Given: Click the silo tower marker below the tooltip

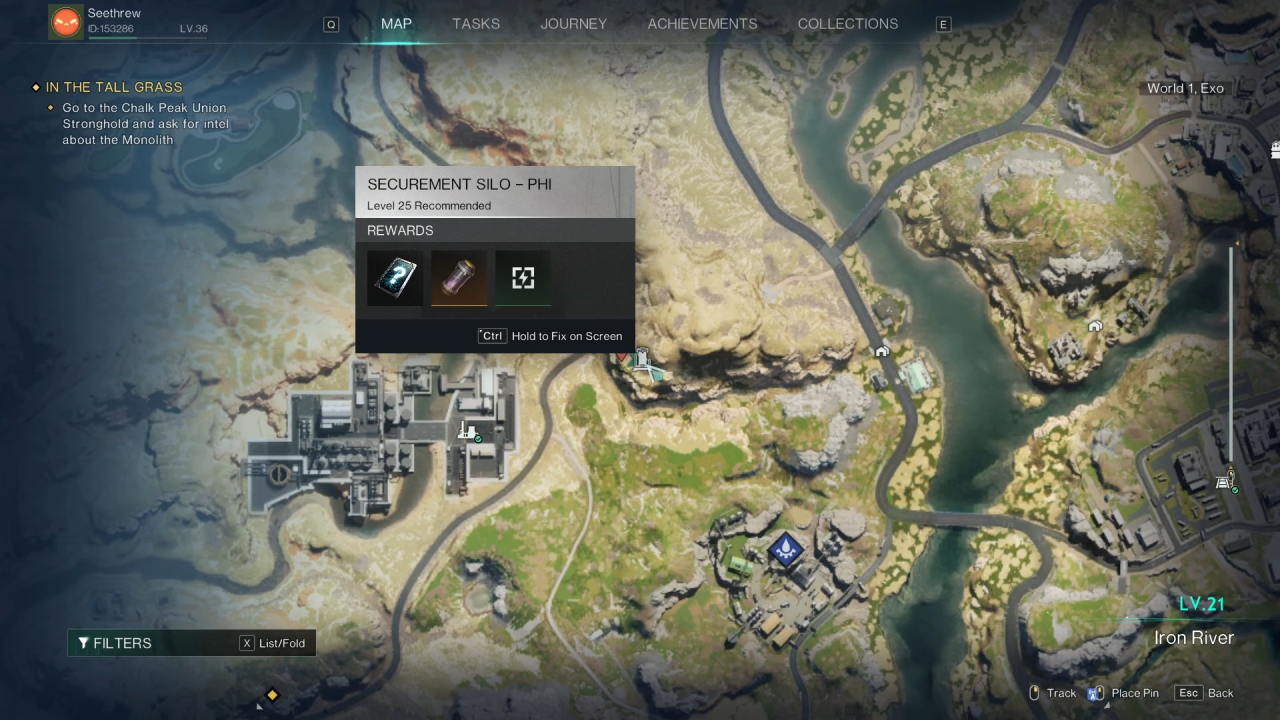Looking at the screenshot, I should (643, 362).
